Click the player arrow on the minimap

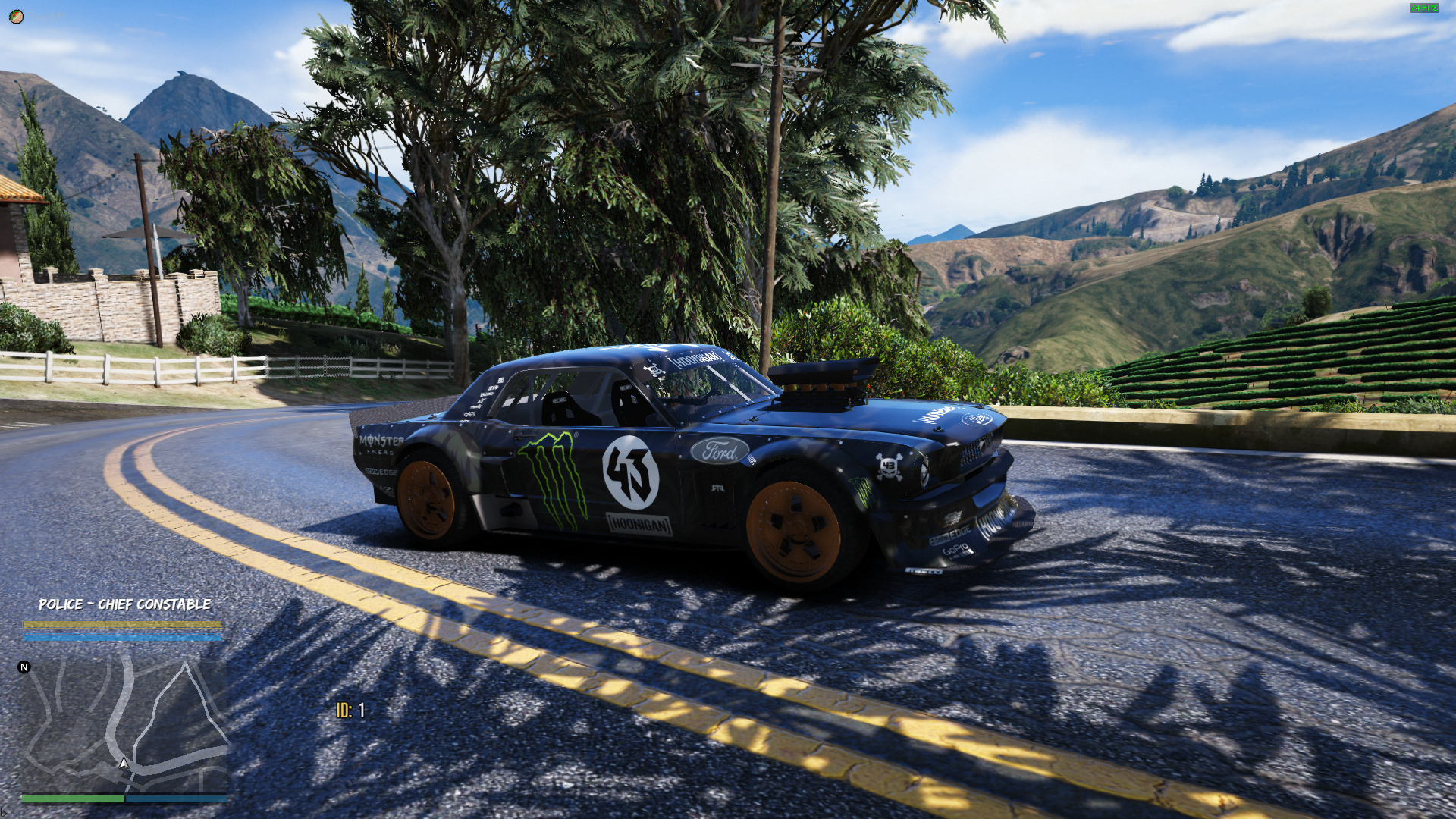[x=124, y=763]
